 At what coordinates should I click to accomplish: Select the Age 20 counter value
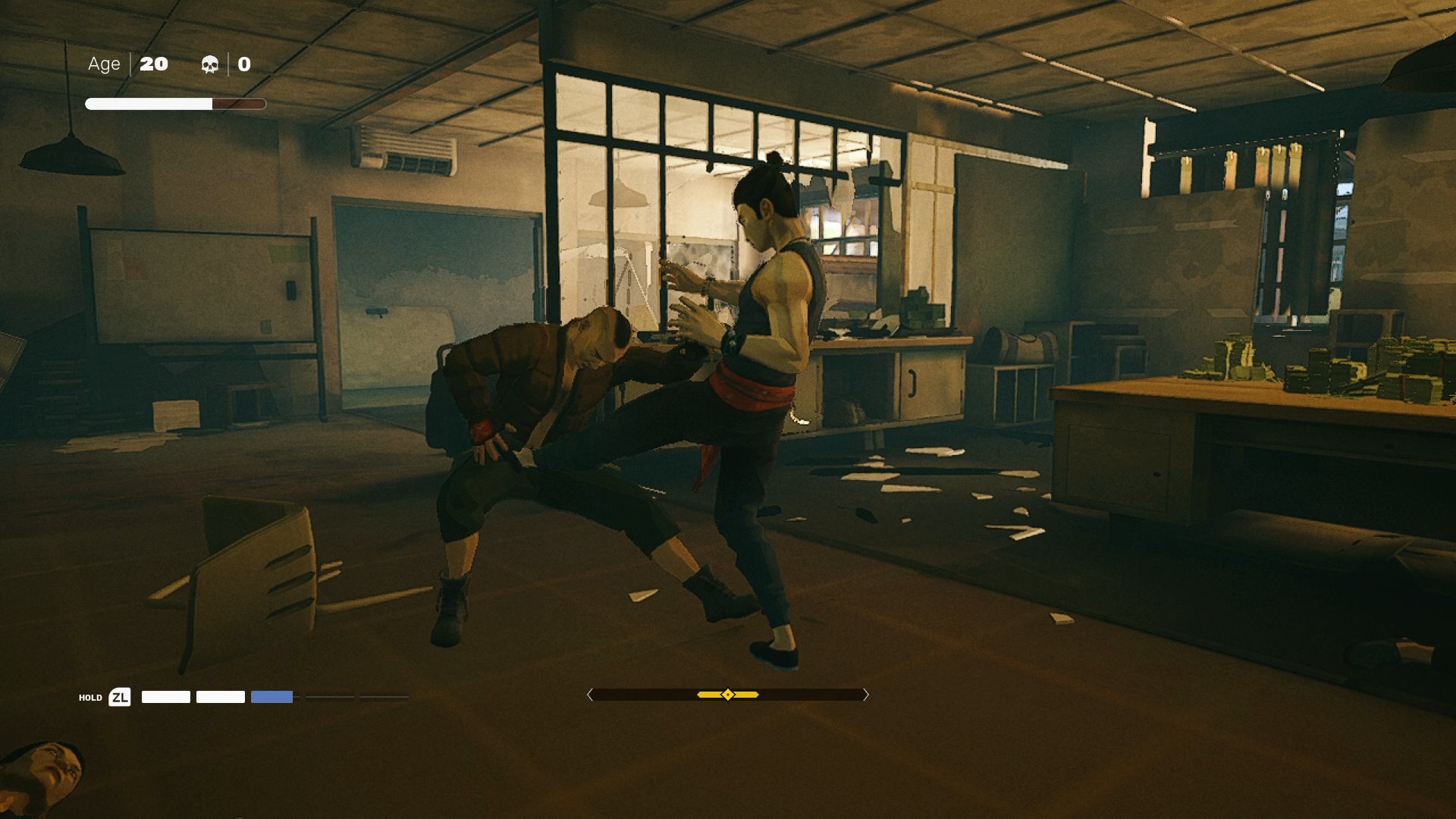click(x=154, y=64)
